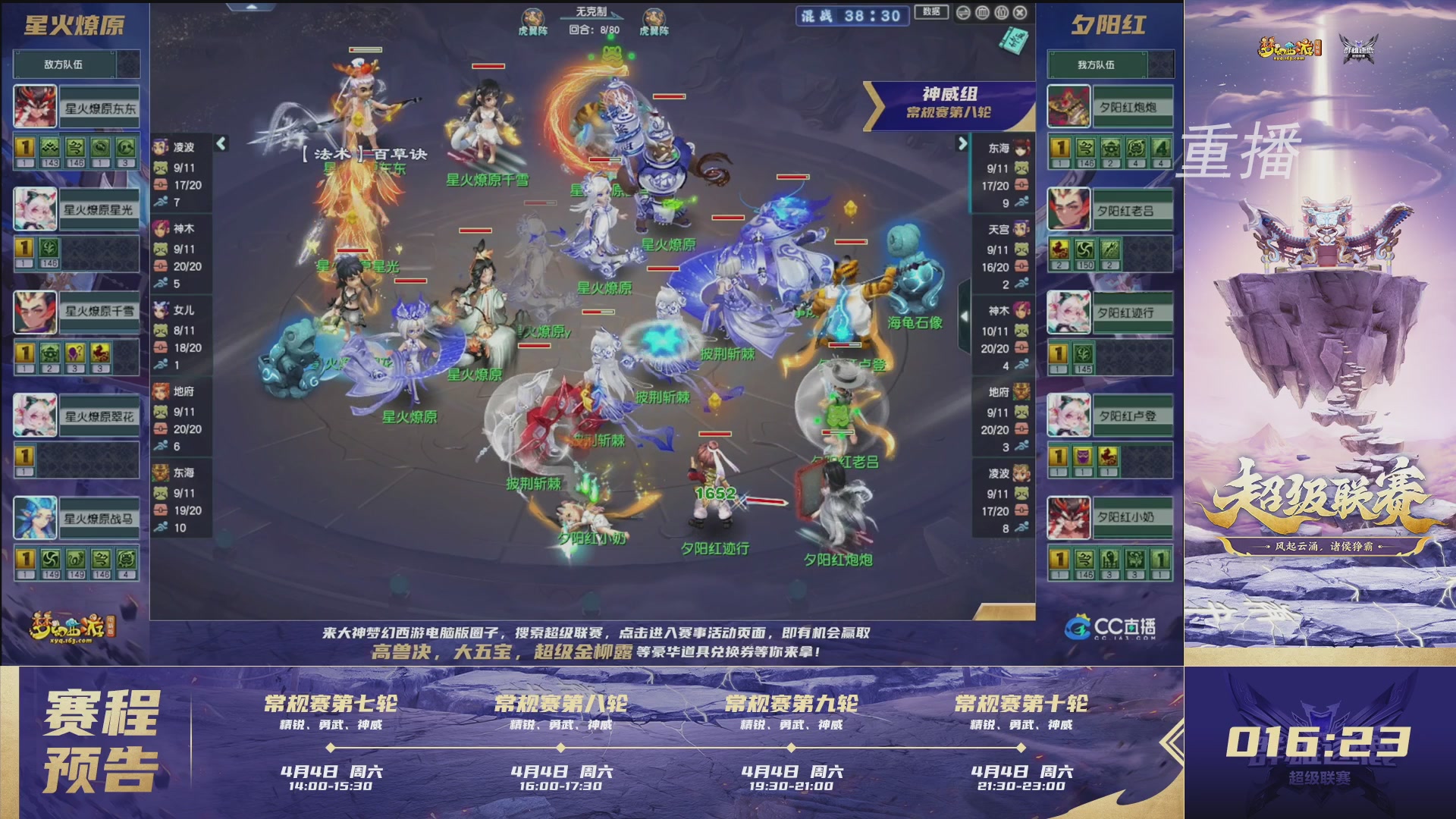Click the X icon in the top toolbar

1020,12
